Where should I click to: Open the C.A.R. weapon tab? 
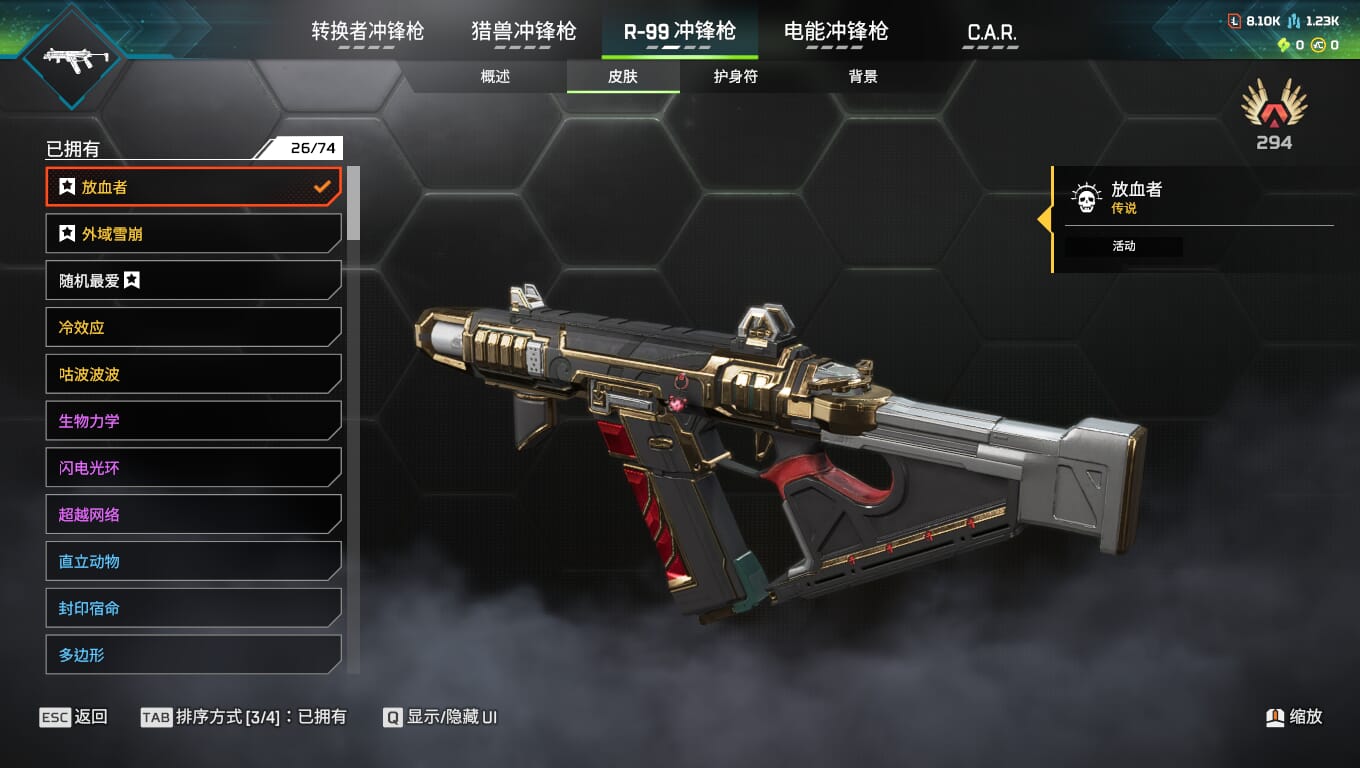pyautogui.click(x=991, y=32)
